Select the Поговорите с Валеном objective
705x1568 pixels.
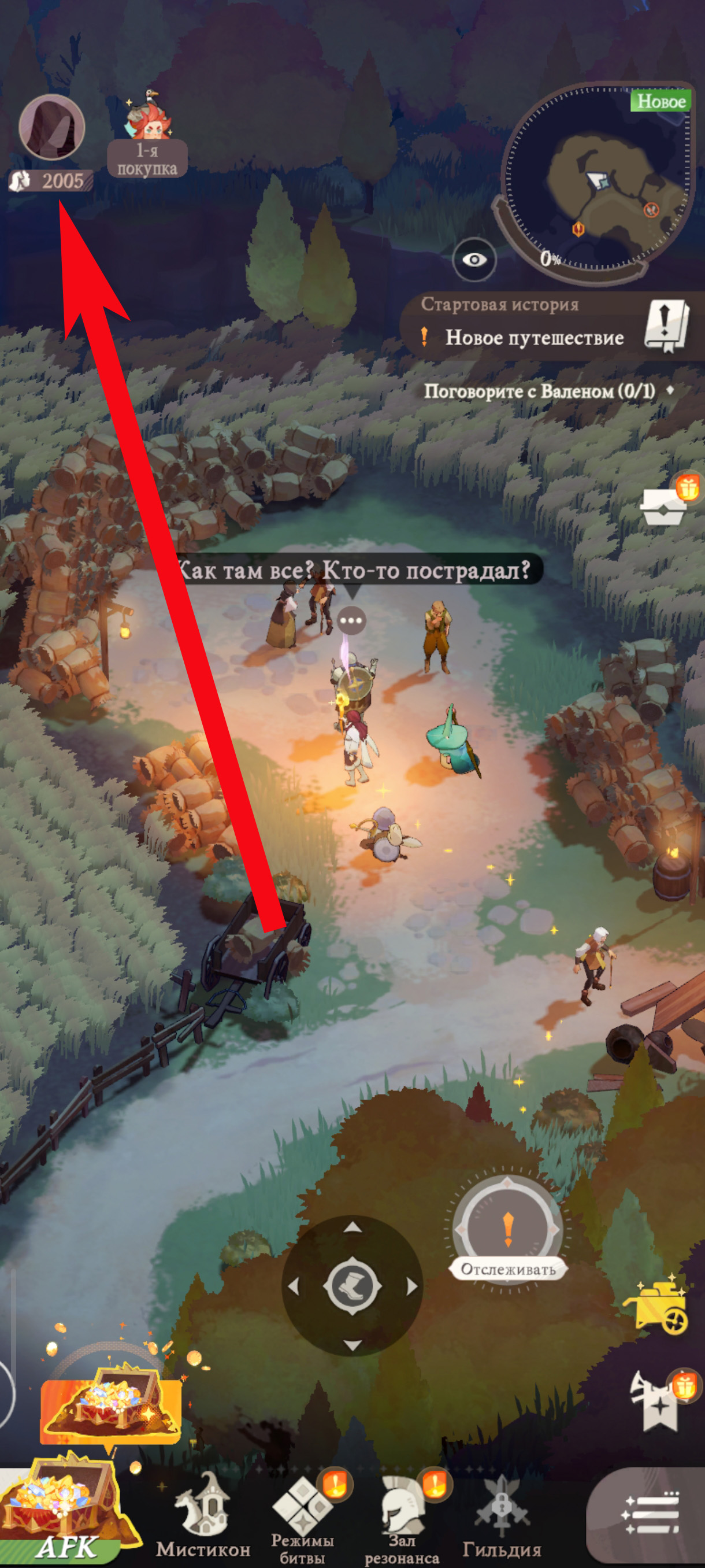pyautogui.click(x=539, y=391)
